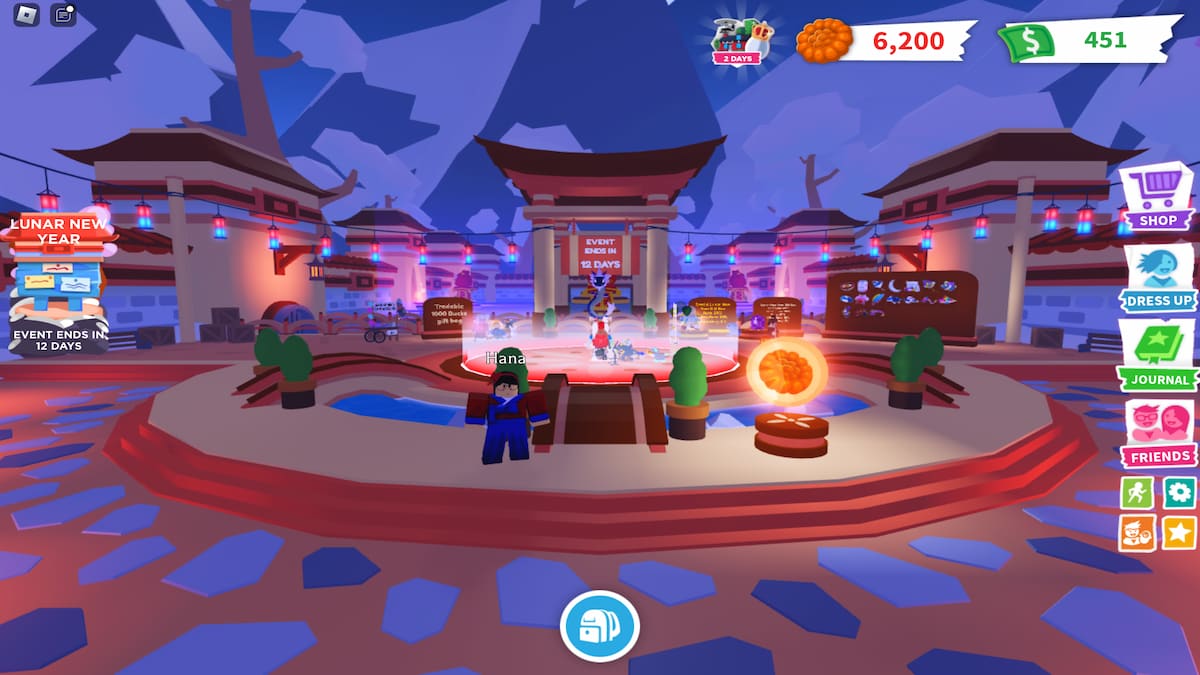Open the Roblox chat window

coord(63,15)
